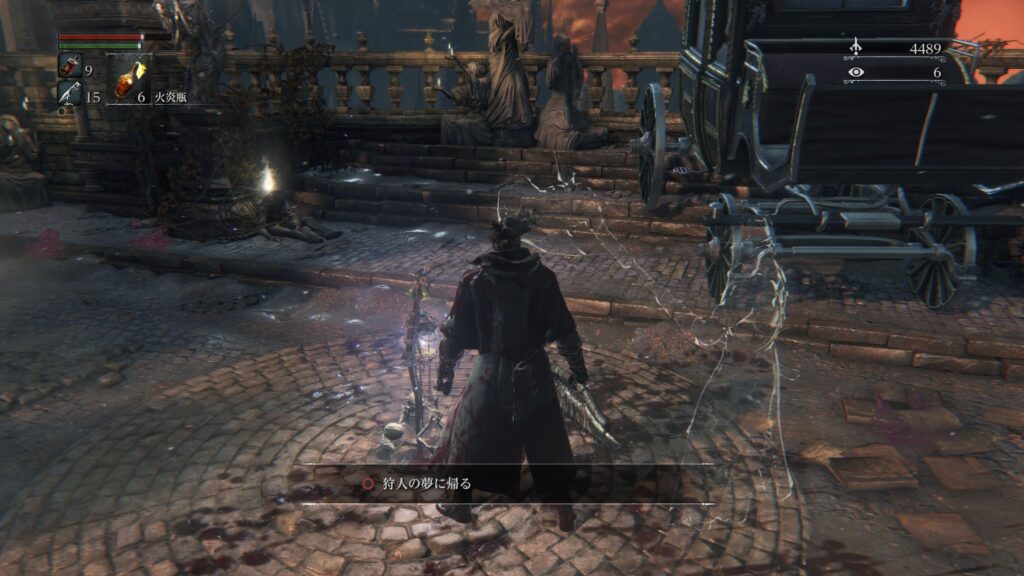The height and width of the screenshot is (576, 1024).
Task: Choose the 狩人の夢に帰る prompt
Action: [425, 483]
